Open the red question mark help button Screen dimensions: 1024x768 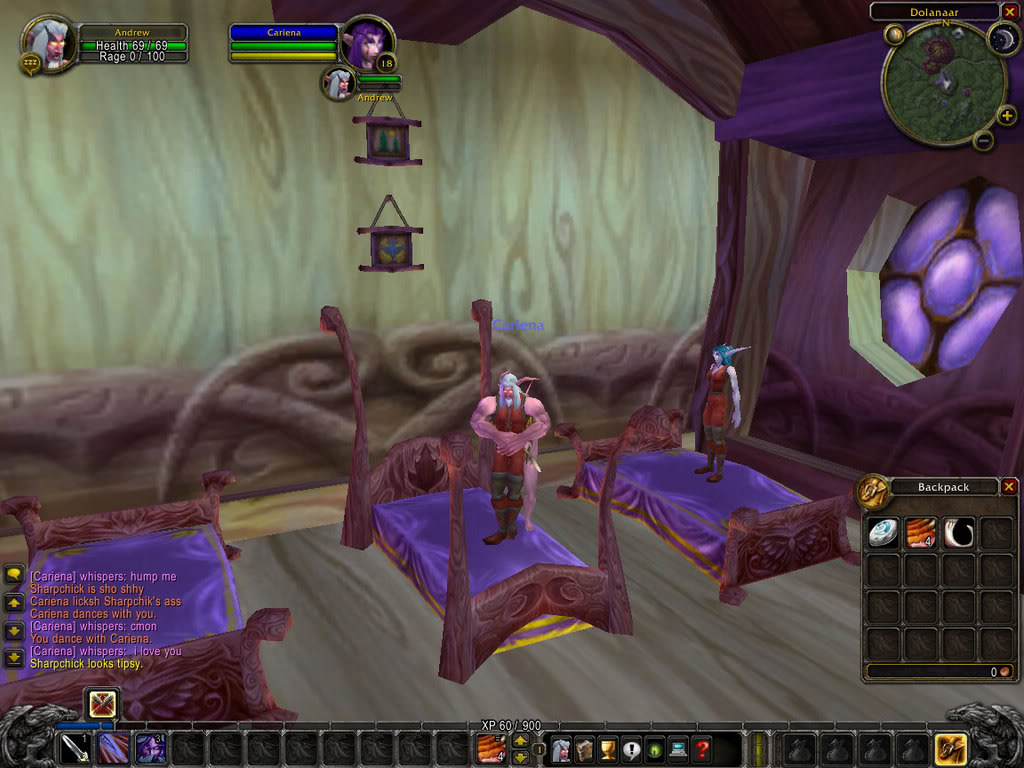coord(702,749)
